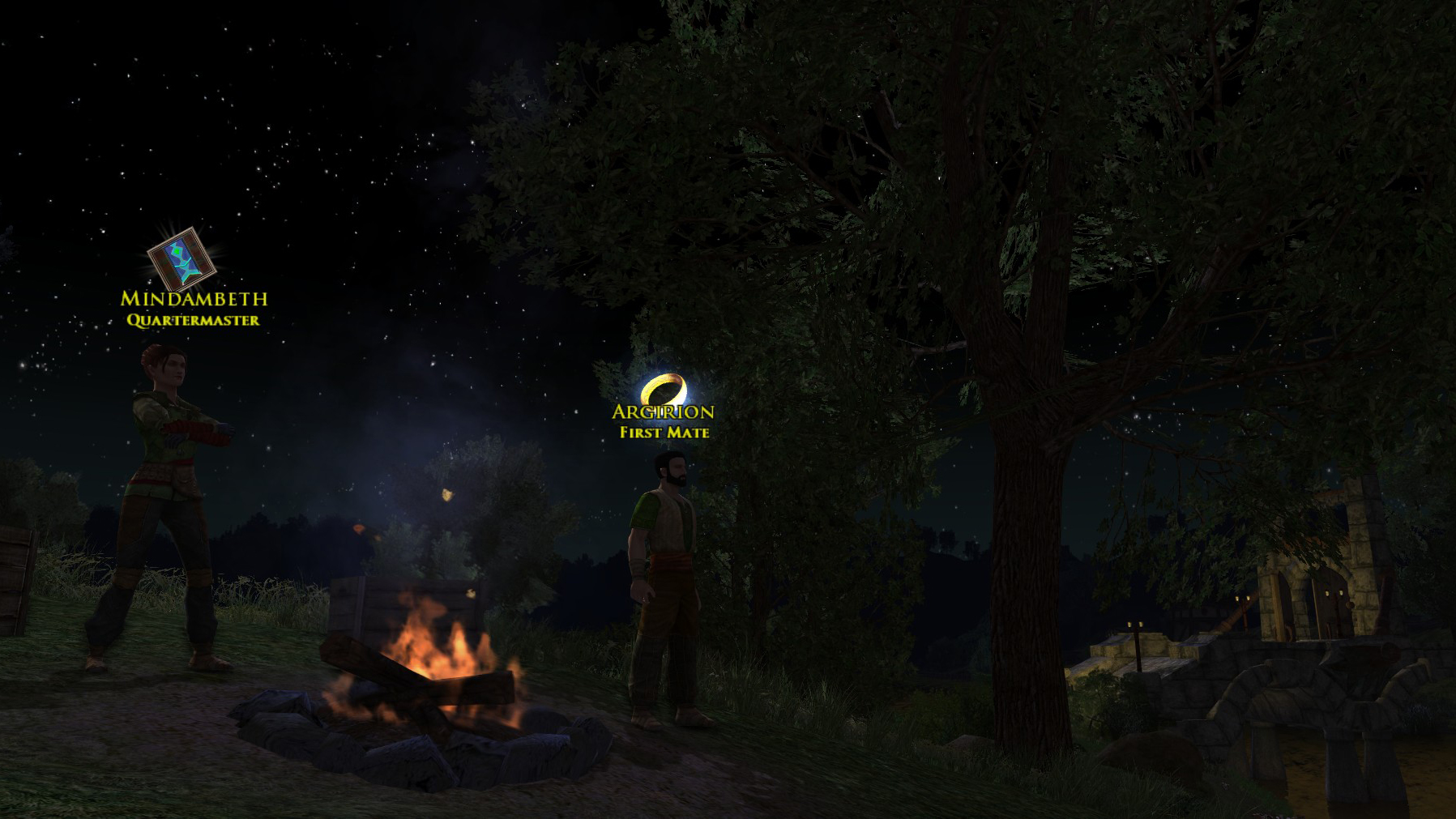Image resolution: width=1456 pixels, height=819 pixels.
Task: Select the Argirion First Mate nameplate
Action: [x=664, y=421]
